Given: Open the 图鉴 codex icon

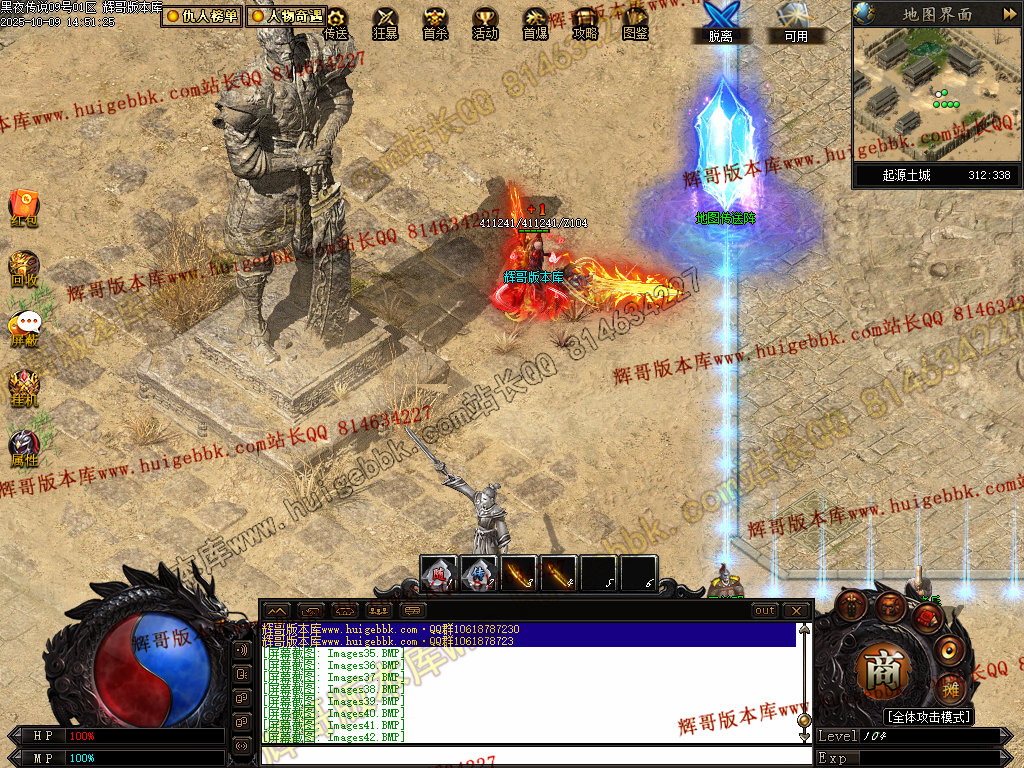Looking at the screenshot, I should (x=635, y=22).
